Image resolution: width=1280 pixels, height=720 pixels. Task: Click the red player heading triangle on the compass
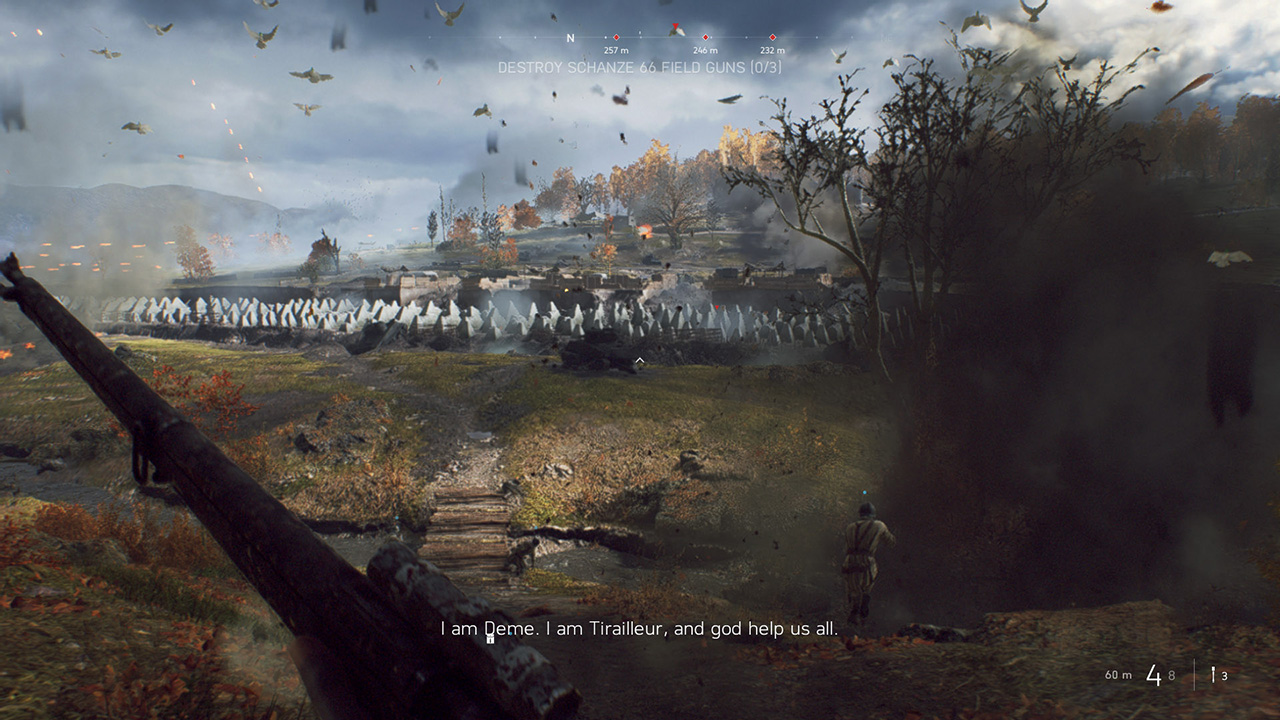coord(675,25)
